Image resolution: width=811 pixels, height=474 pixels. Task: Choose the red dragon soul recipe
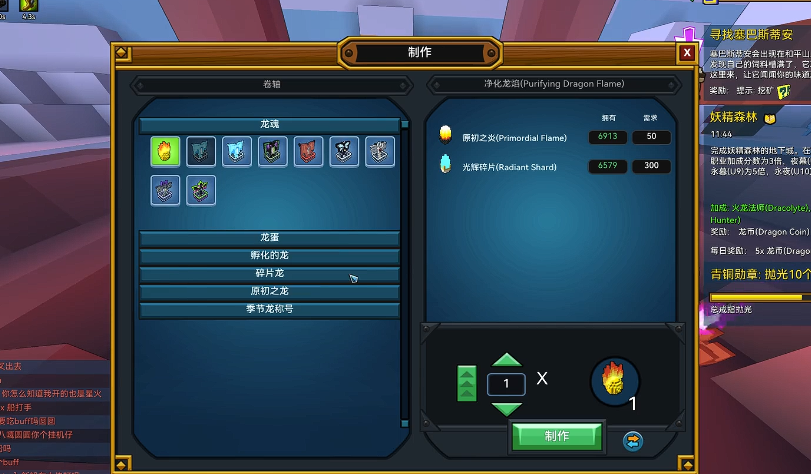(x=308, y=151)
